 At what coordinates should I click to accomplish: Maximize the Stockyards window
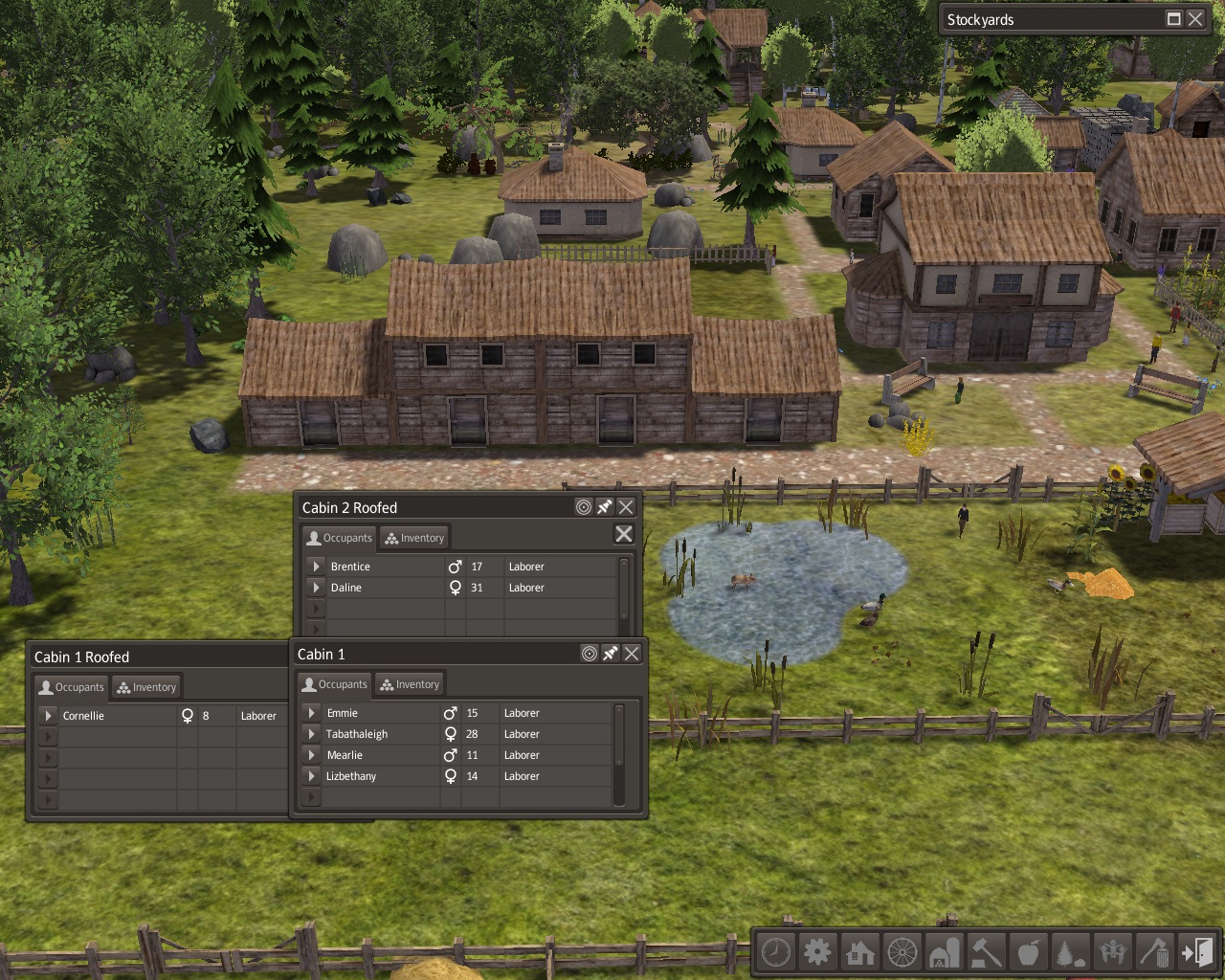1174,19
